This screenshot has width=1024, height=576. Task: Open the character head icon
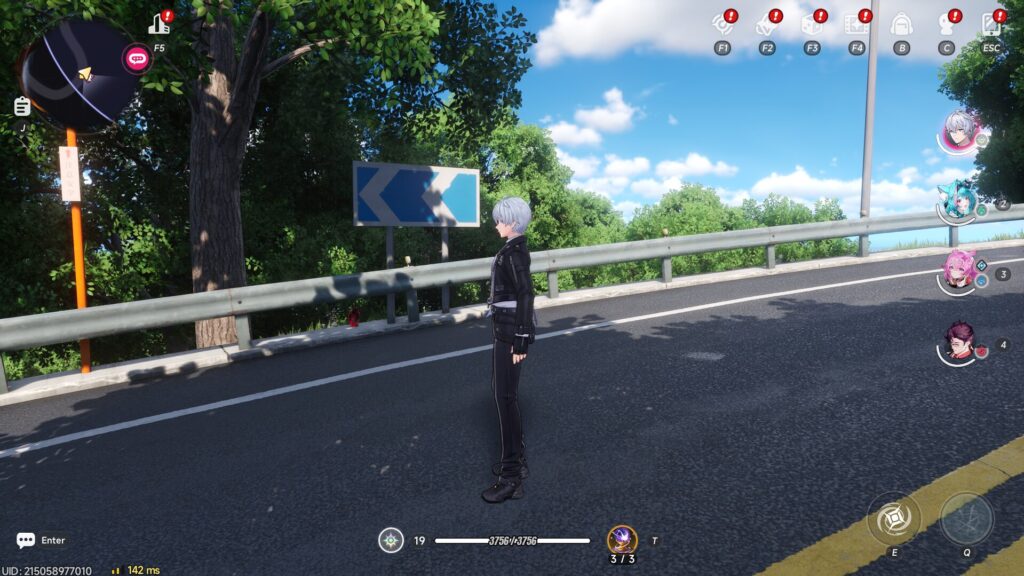pyautogui.click(x=946, y=24)
